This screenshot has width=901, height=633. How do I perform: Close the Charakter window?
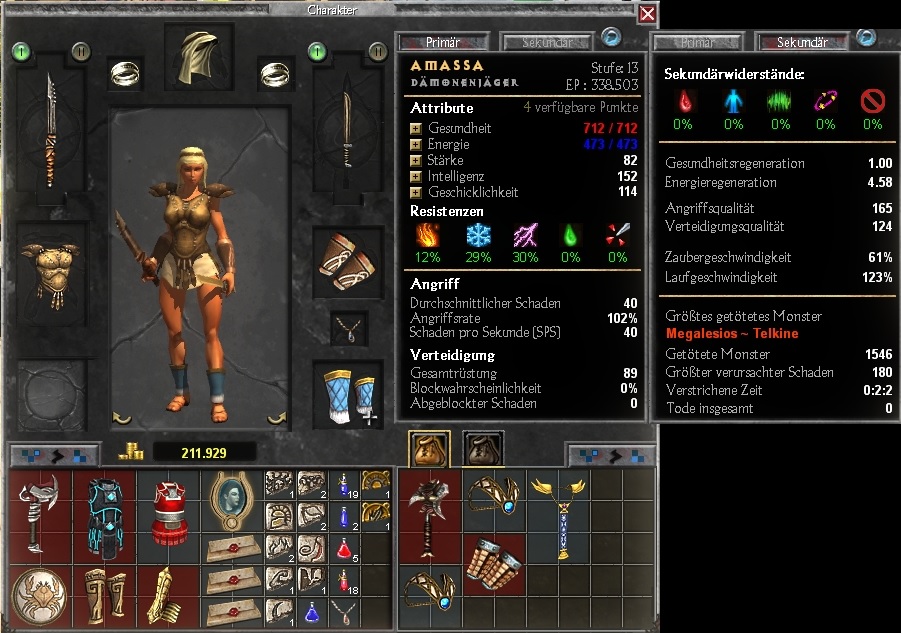[648, 13]
